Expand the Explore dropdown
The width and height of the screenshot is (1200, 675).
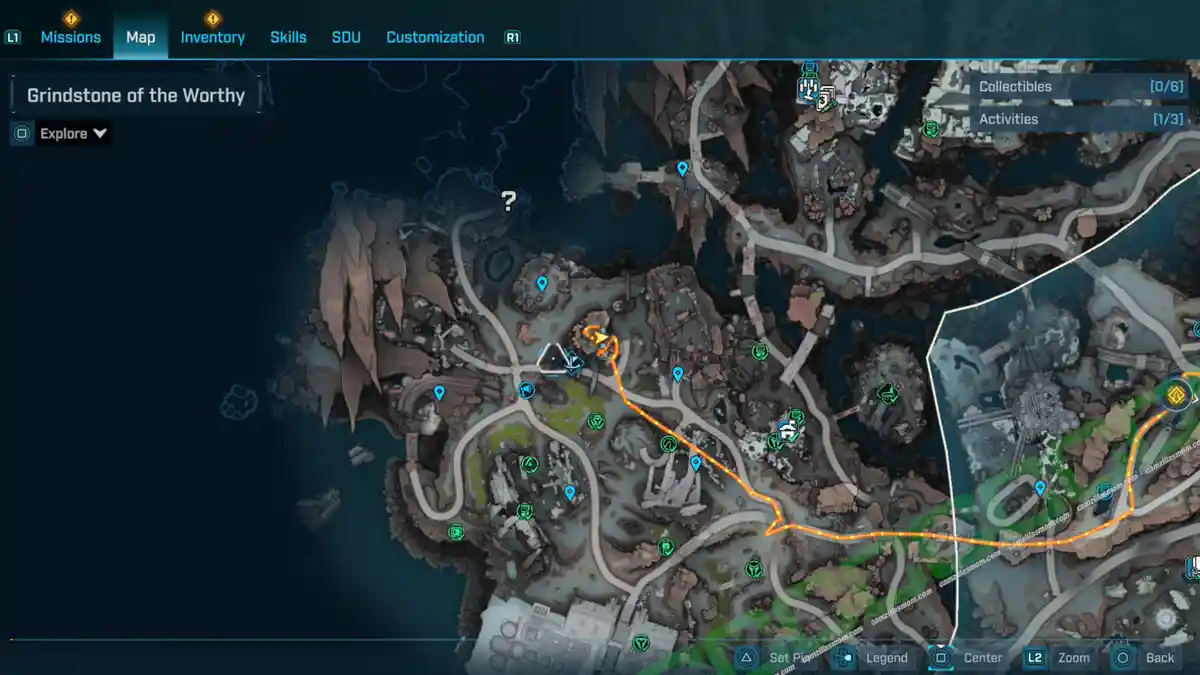click(x=73, y=133)
